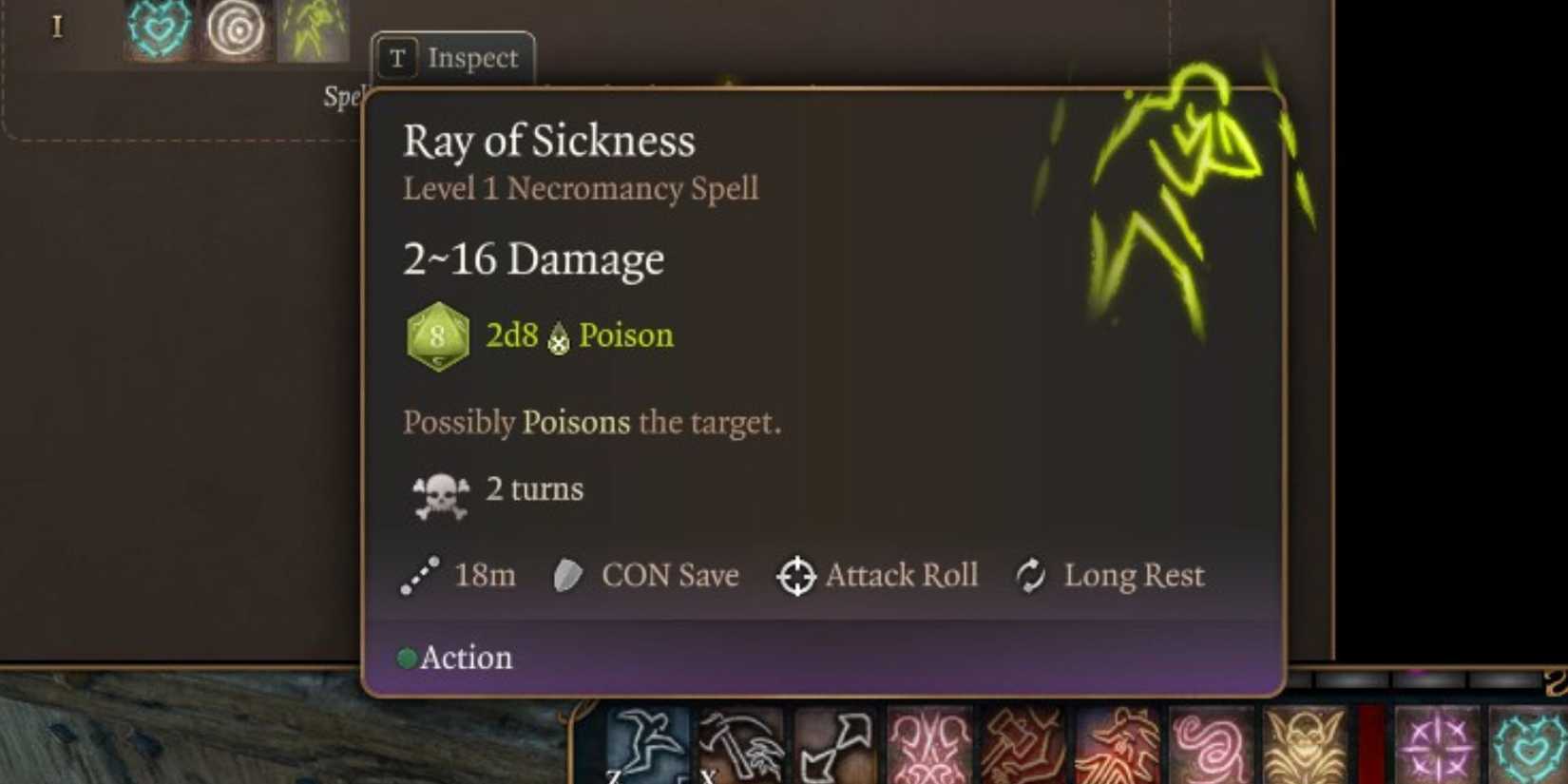Open the Poisons condition link

574,422
